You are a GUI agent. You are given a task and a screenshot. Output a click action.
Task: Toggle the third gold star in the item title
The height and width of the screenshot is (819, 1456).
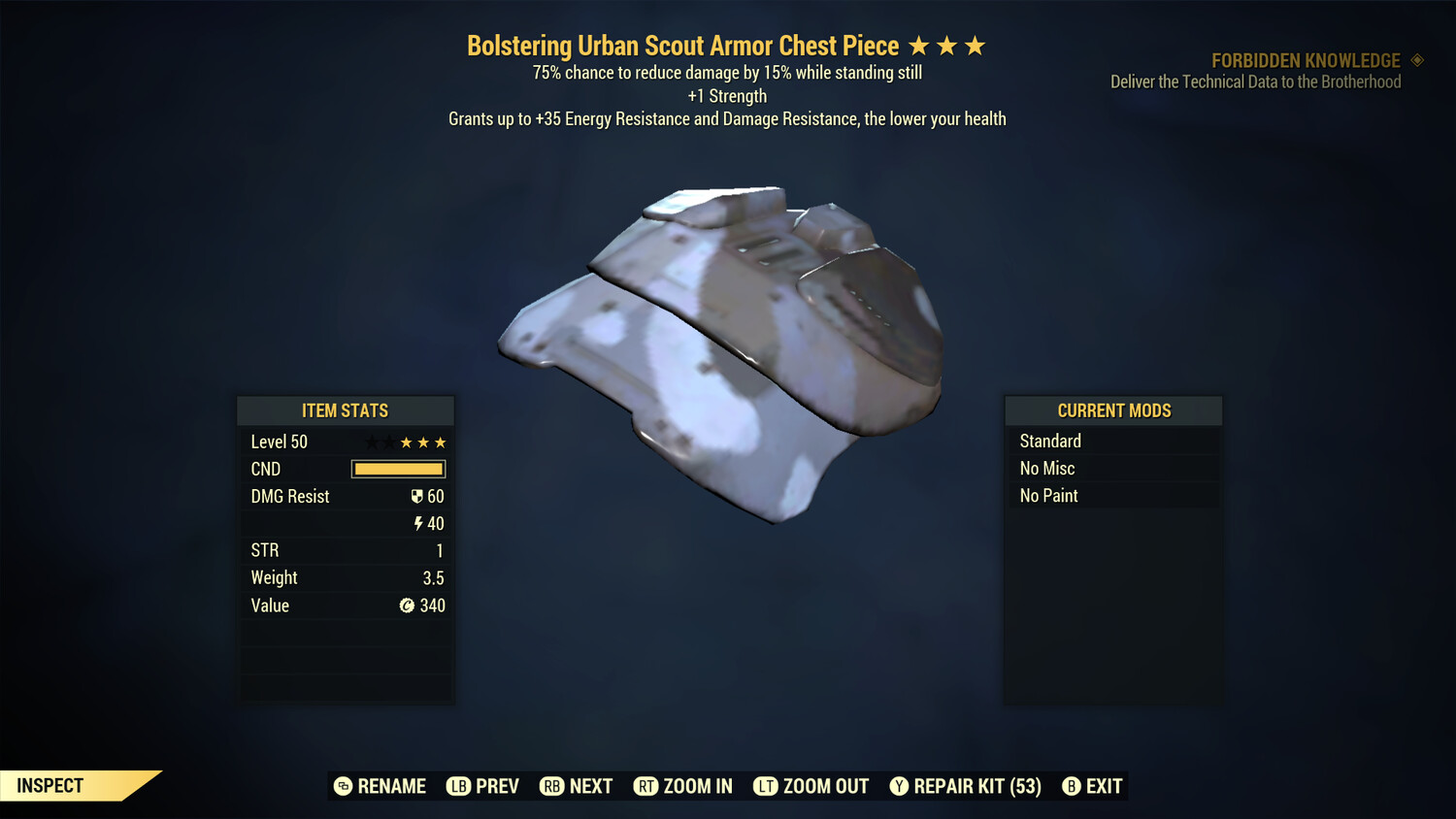pyautogui.click(x=975, y=44)
